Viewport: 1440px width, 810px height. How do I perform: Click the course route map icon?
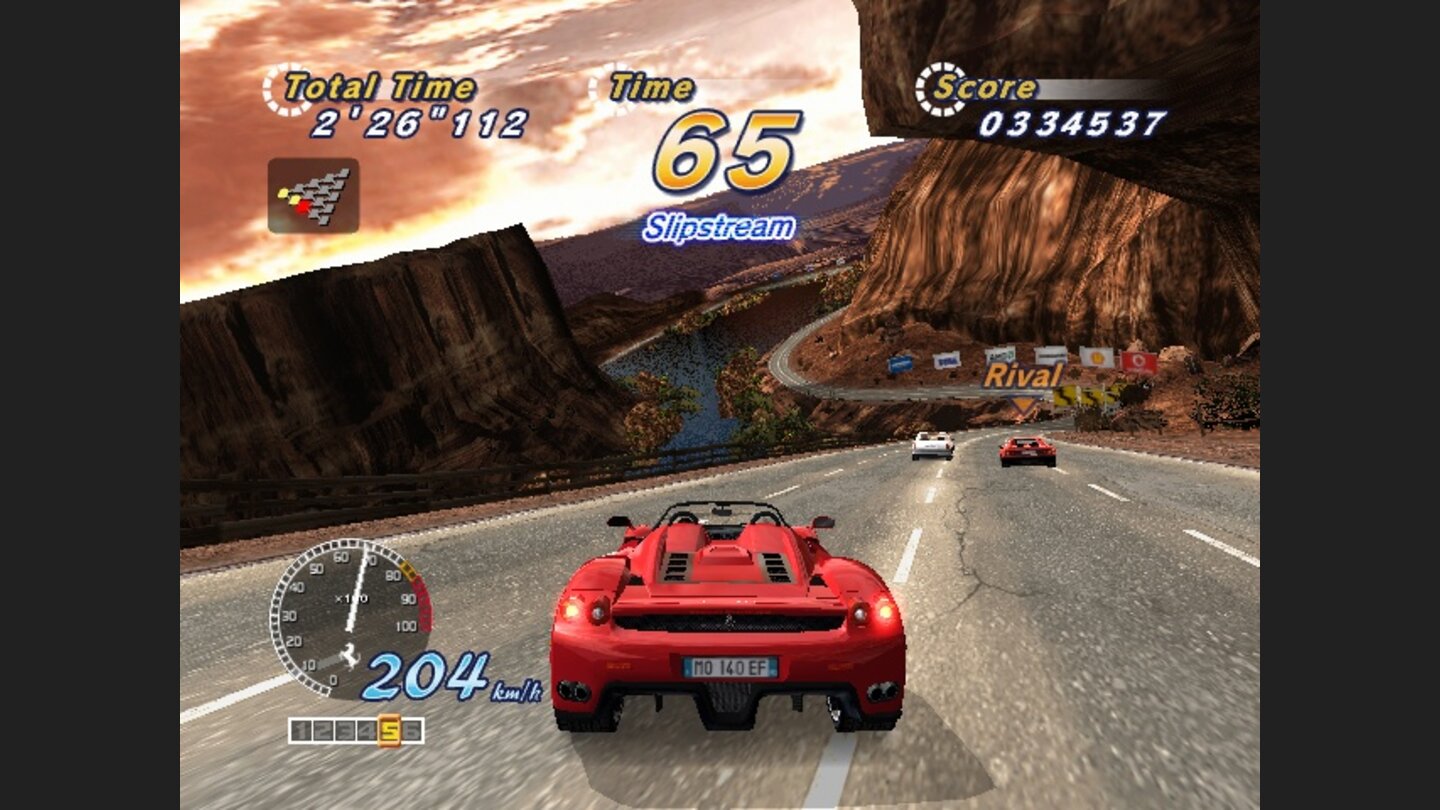tap(312, 196)
